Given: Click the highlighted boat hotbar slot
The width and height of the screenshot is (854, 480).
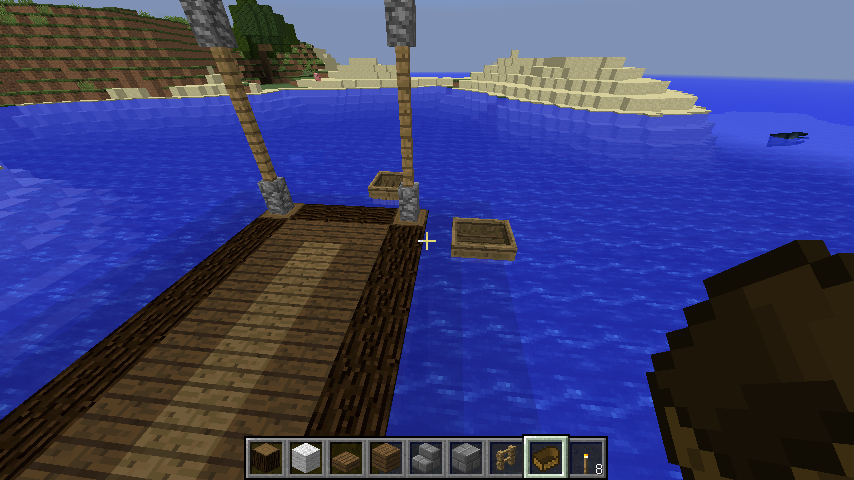Looking at the screenshot, I should (546, 458).
